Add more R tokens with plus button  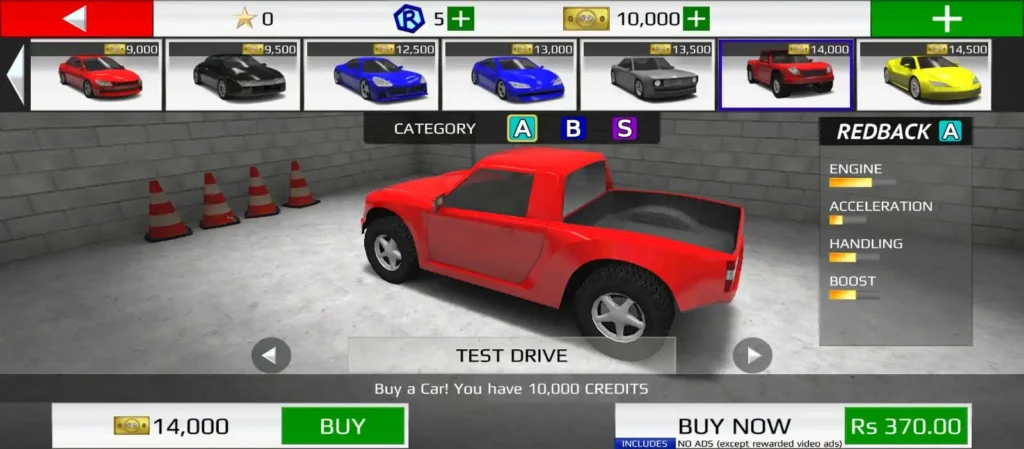tap(461, 18)
